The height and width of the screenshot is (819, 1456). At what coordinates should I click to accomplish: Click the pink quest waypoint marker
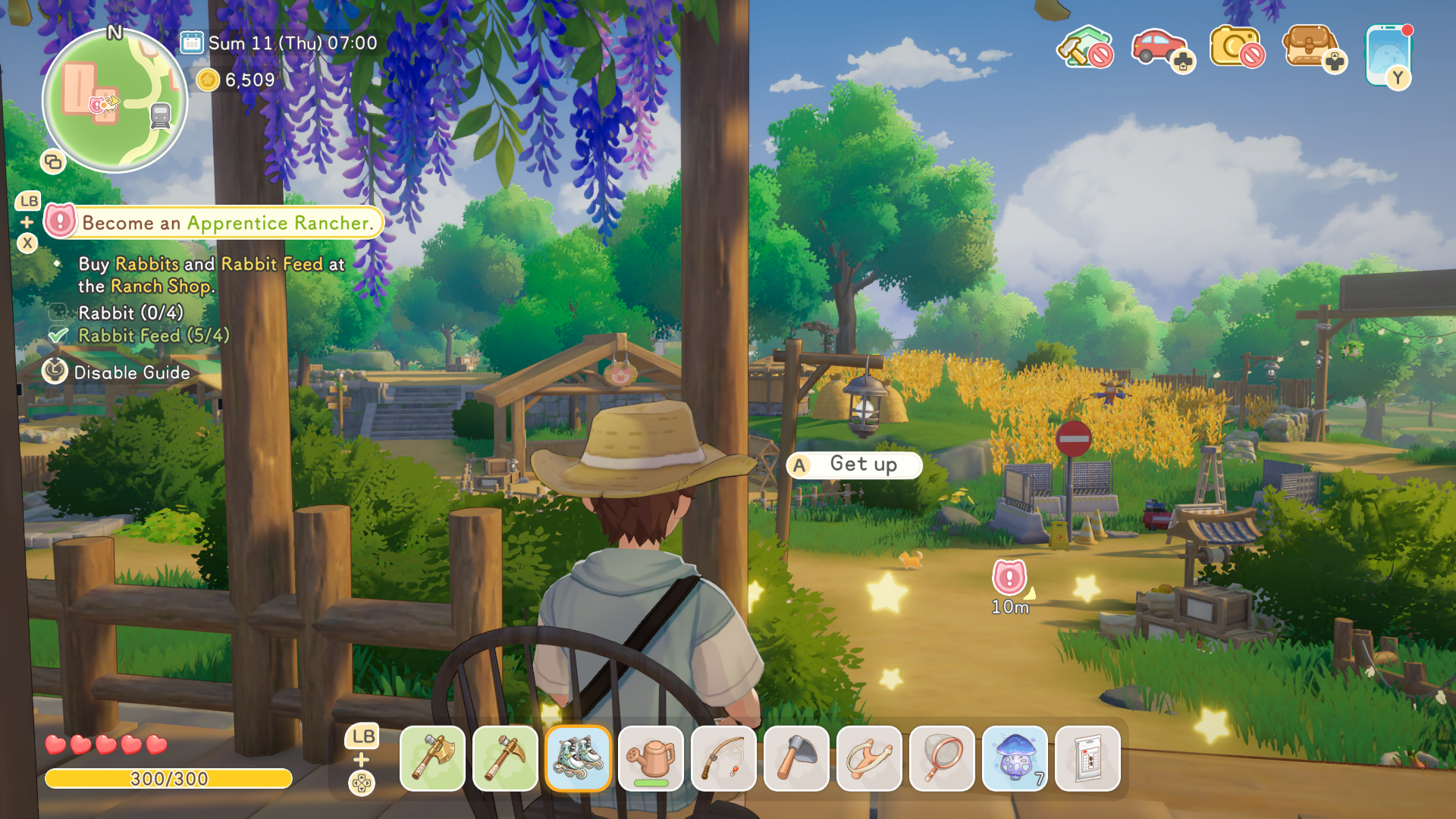click(x=1009, y=579)
